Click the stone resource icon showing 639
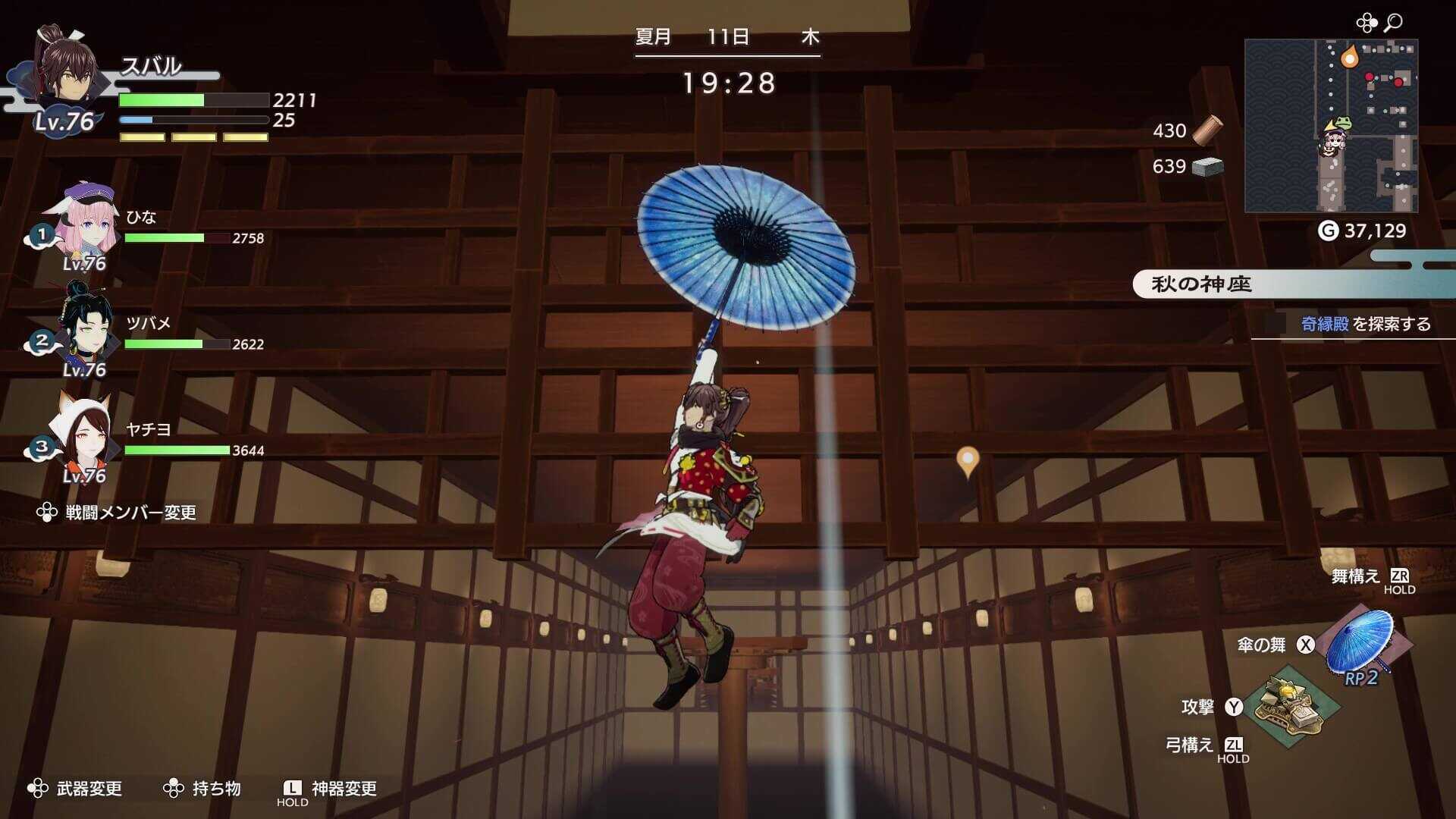This screenshot has width=1456, height=819. [x=1208, y=168]
